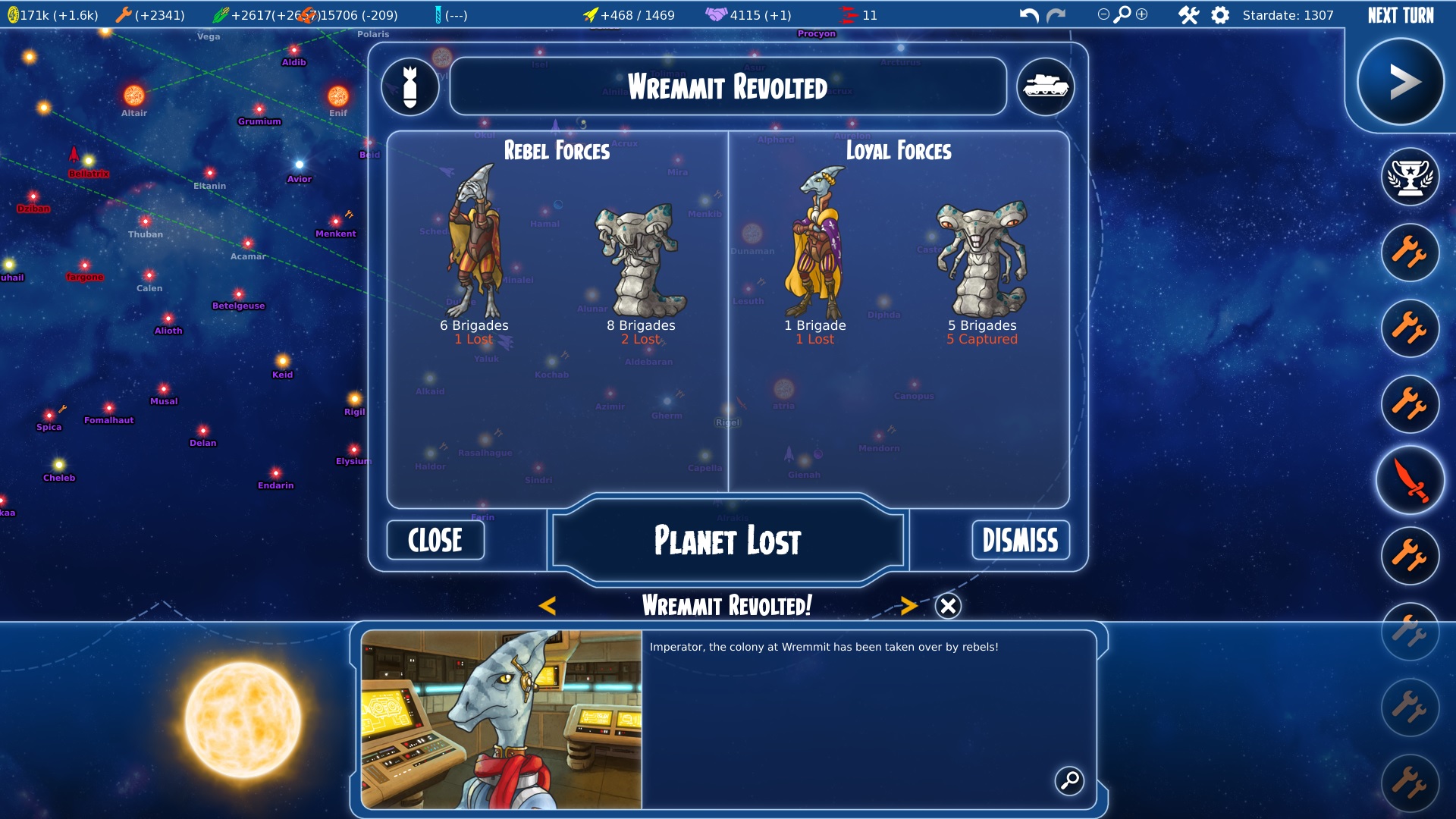The width and height of the screenshot is (1456, 819).
Task: Close the Wremmit Revolted battle report
Action: click(x=435, y=540)
